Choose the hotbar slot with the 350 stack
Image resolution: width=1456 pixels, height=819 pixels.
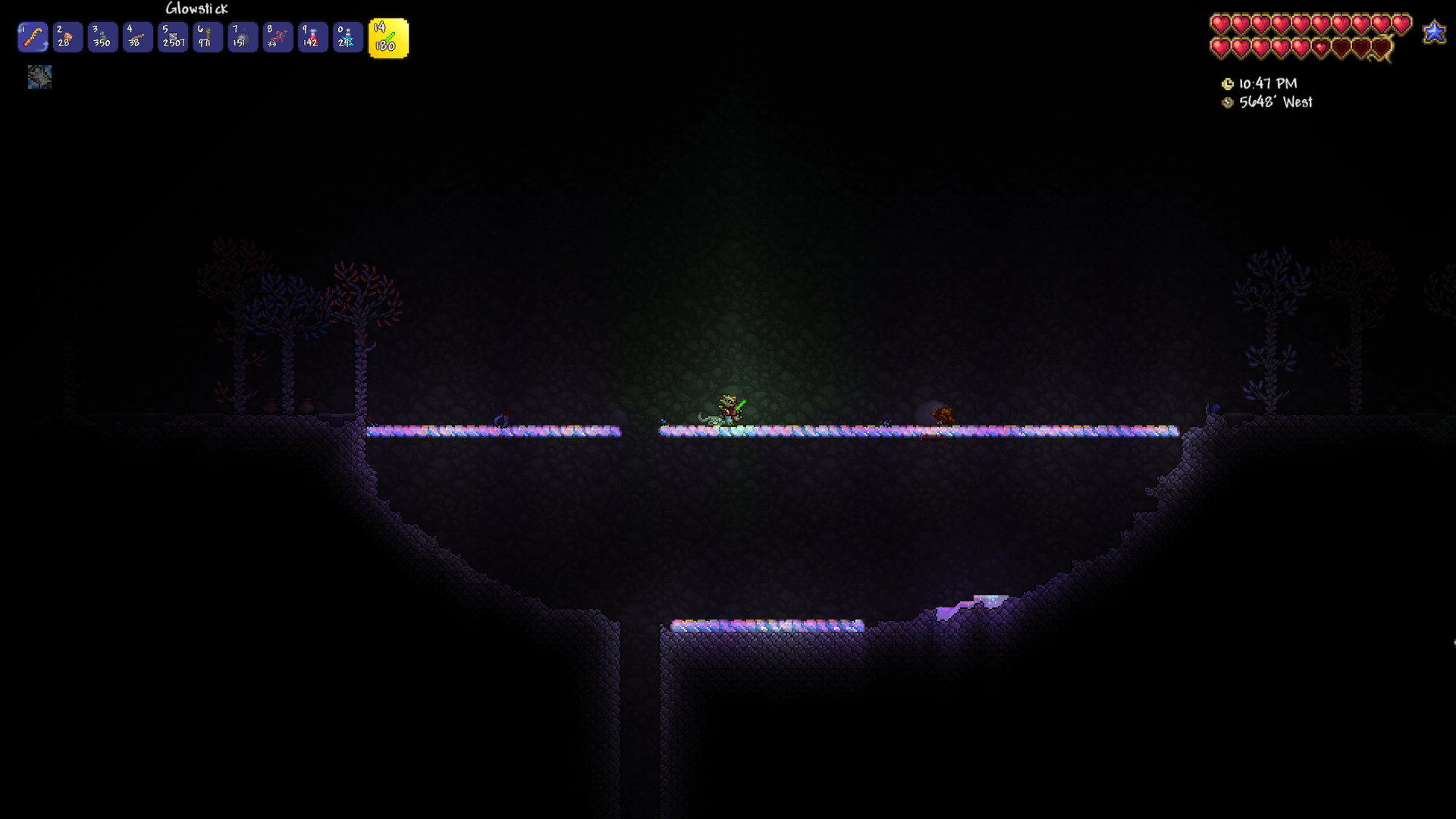102,37
